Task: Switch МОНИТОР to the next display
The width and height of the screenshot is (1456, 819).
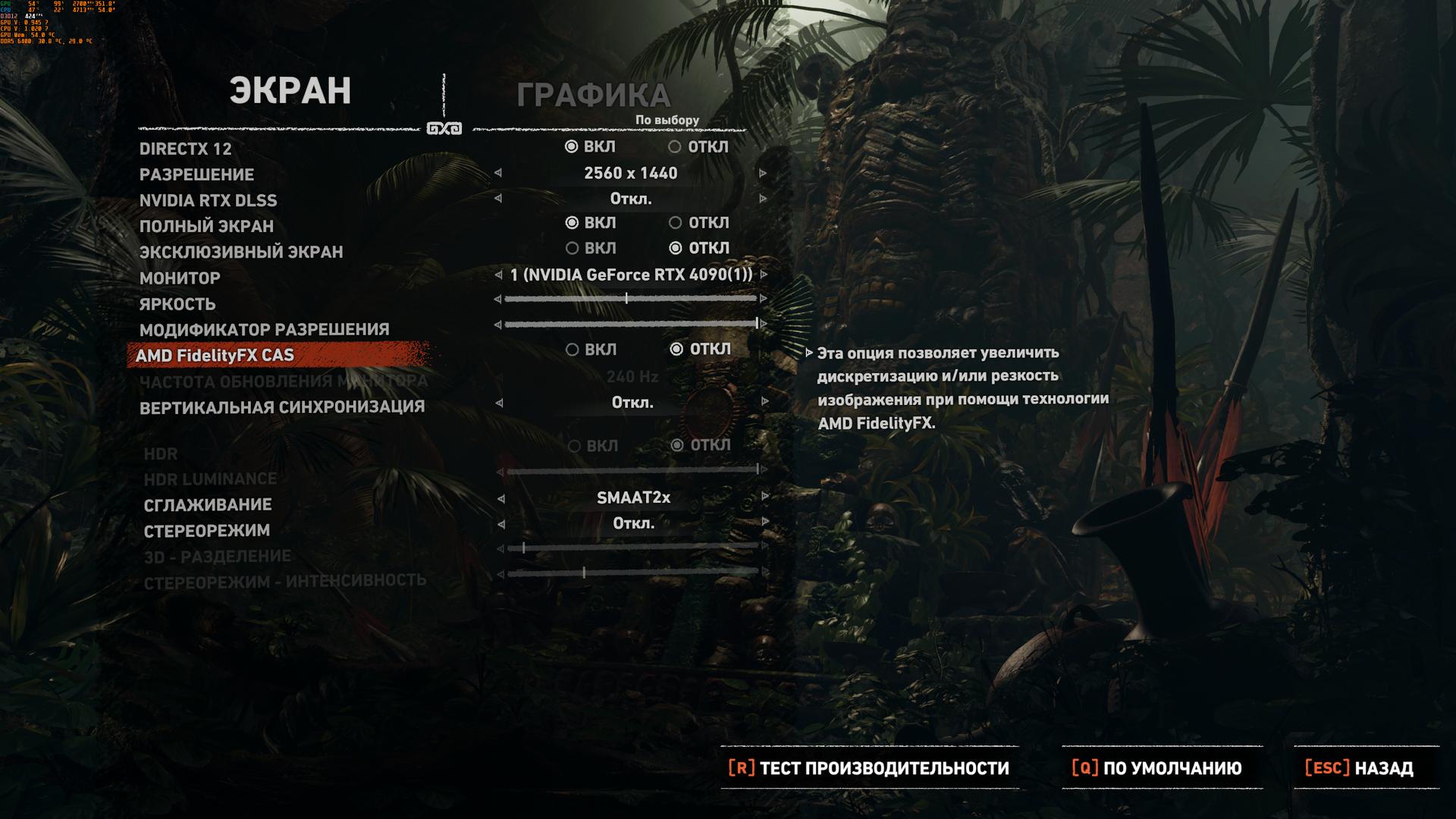Action: [764, 275]
